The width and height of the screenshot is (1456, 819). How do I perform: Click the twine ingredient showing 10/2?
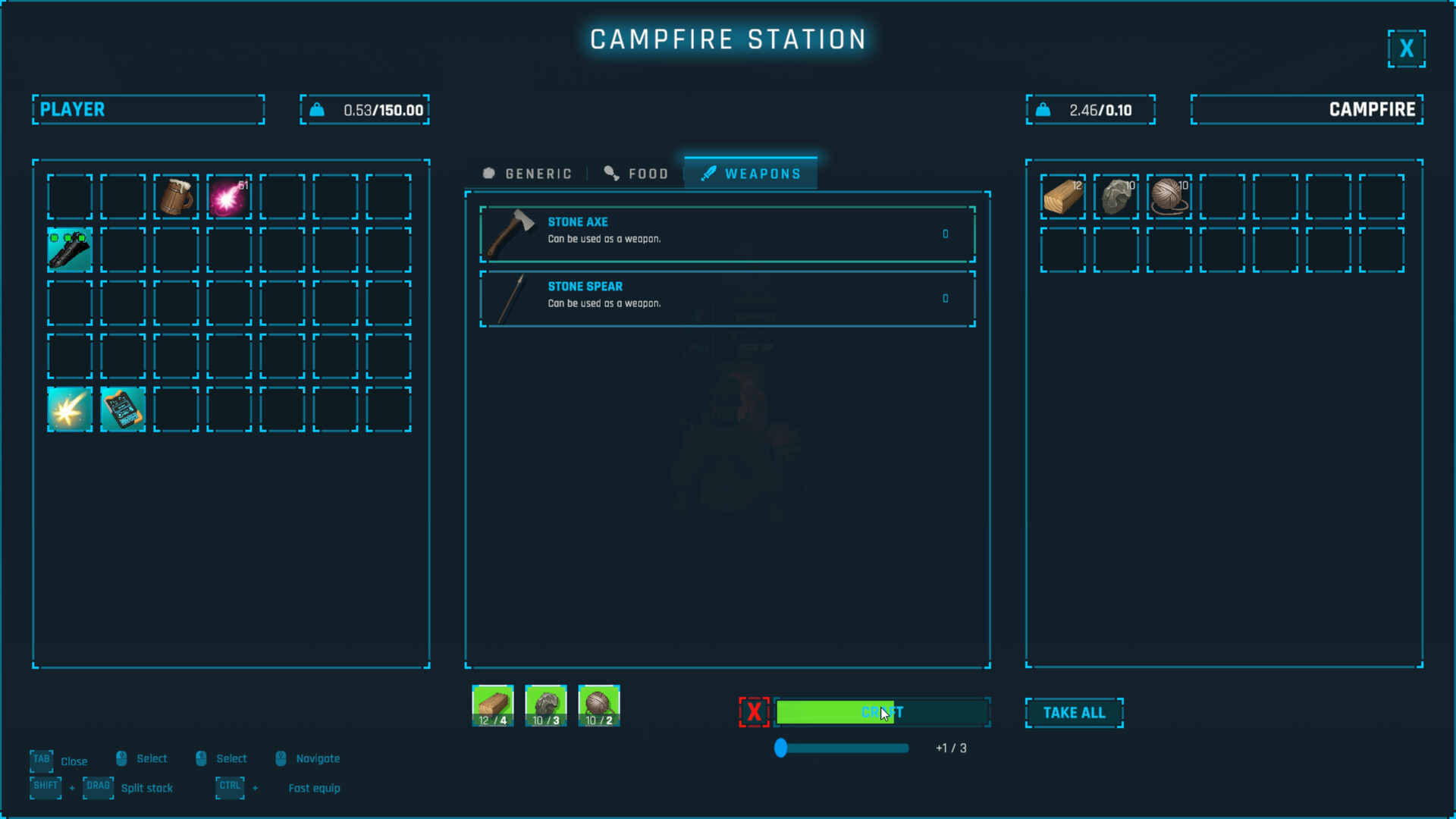(x=598, y=705)
